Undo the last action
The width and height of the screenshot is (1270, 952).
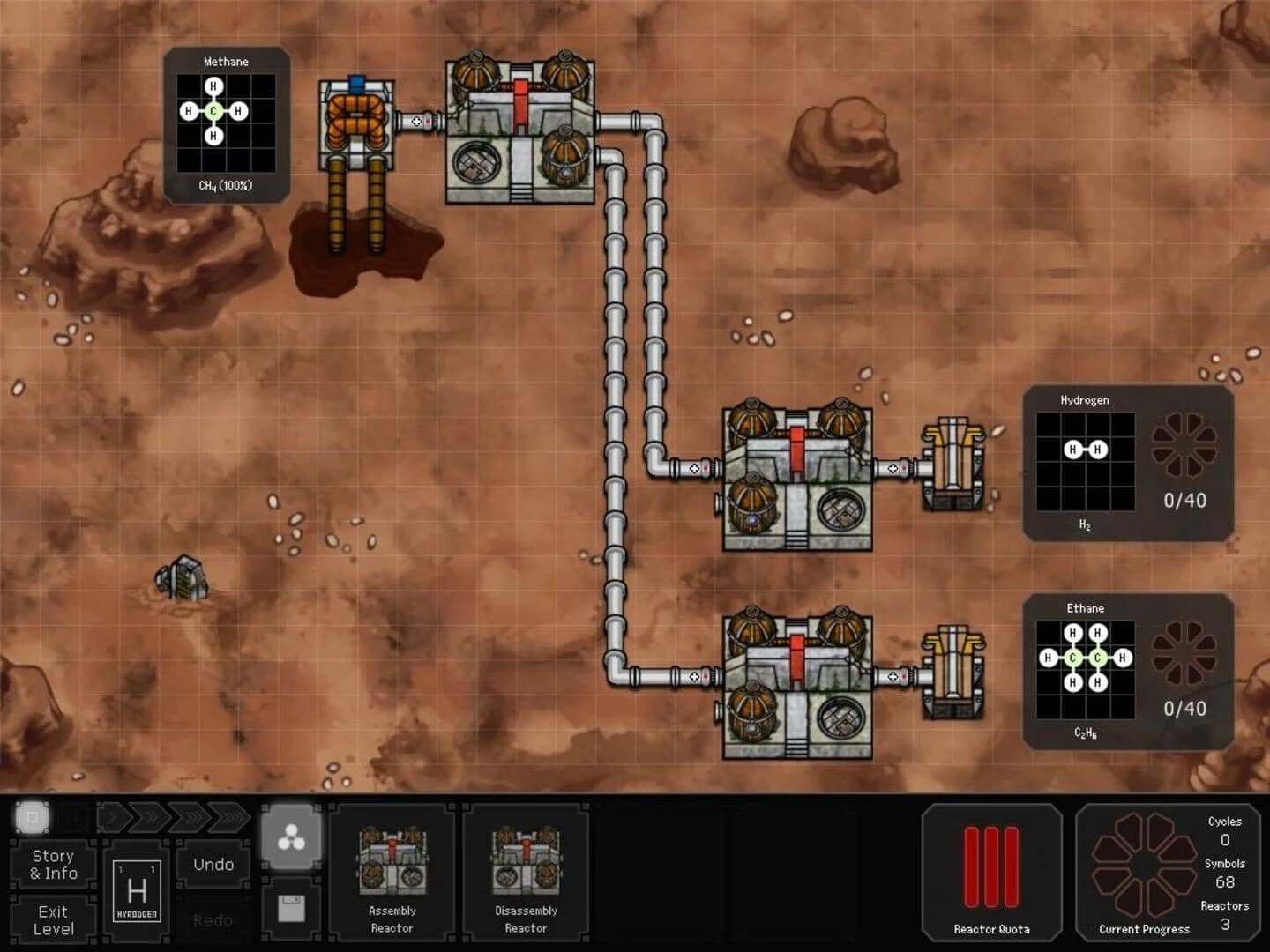pos(213,864)
